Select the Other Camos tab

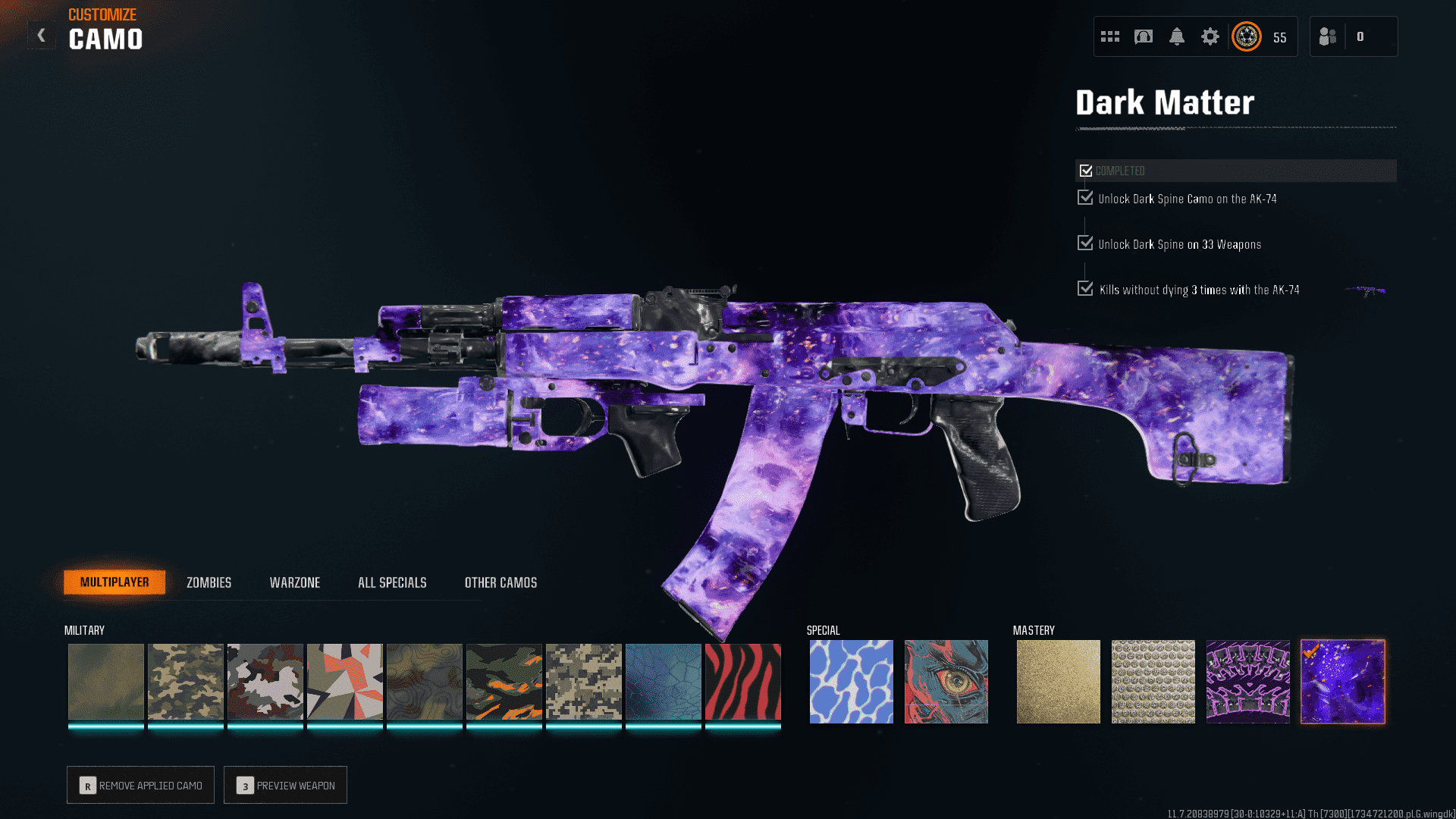pyautogui.click(x=500, y=582)
